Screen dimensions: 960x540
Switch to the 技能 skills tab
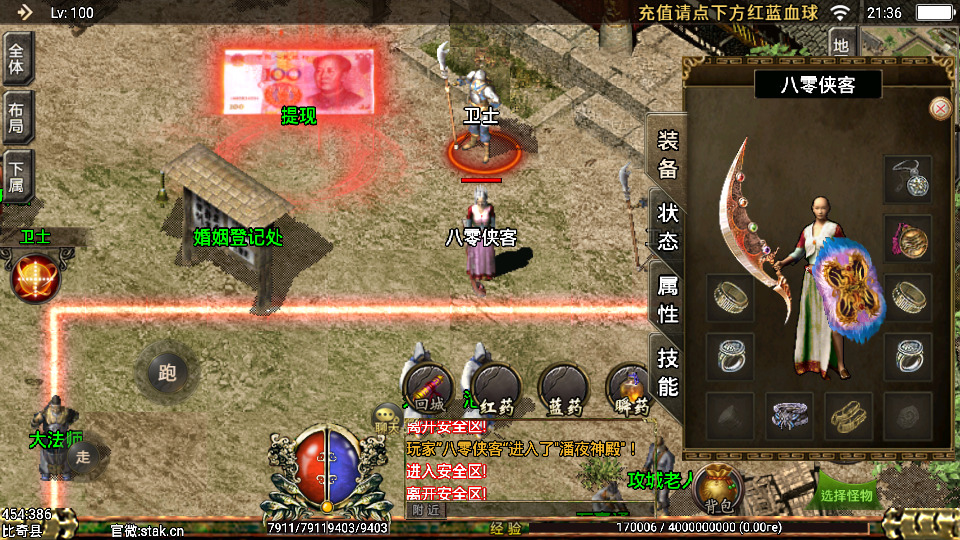(667, 371)
